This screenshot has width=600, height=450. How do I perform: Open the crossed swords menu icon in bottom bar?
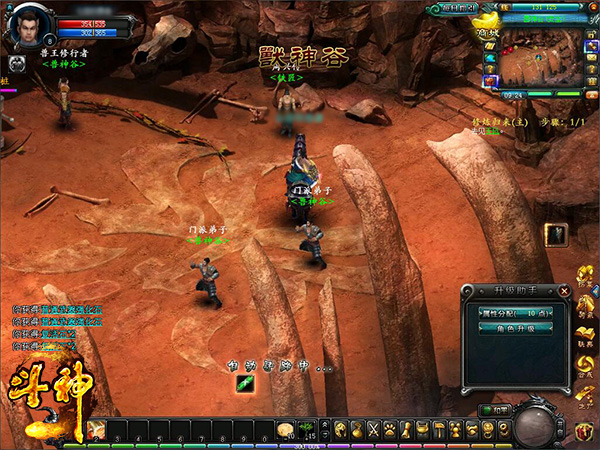[x=374, y=430]
